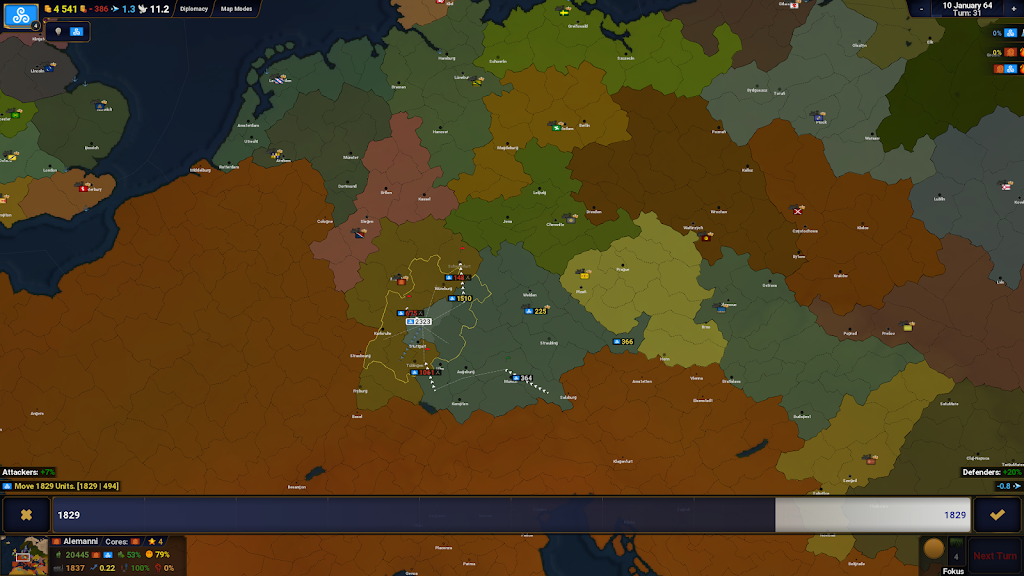Select the 225 army unit marker
The width and height of the screenshot is (1024, 576).
(x=536, y=311)
